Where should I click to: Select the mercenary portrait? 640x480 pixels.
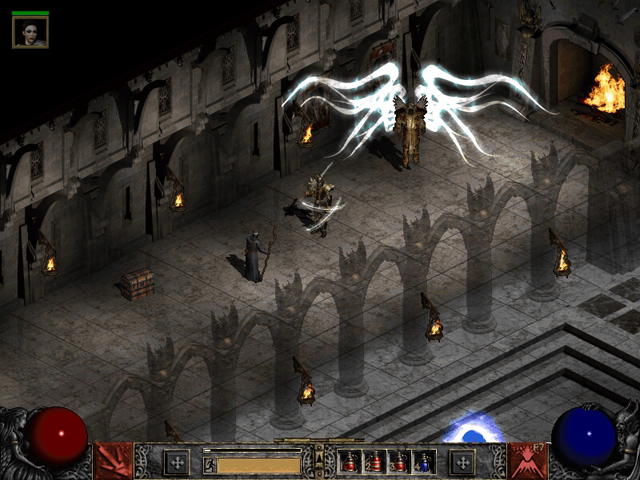pyautogui.click(x=29, y=32)
